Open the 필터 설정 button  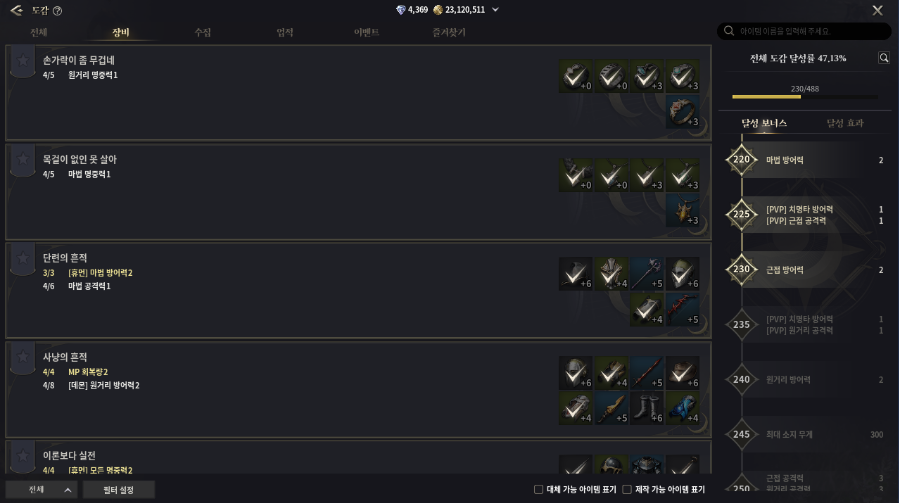pos(118,489)
